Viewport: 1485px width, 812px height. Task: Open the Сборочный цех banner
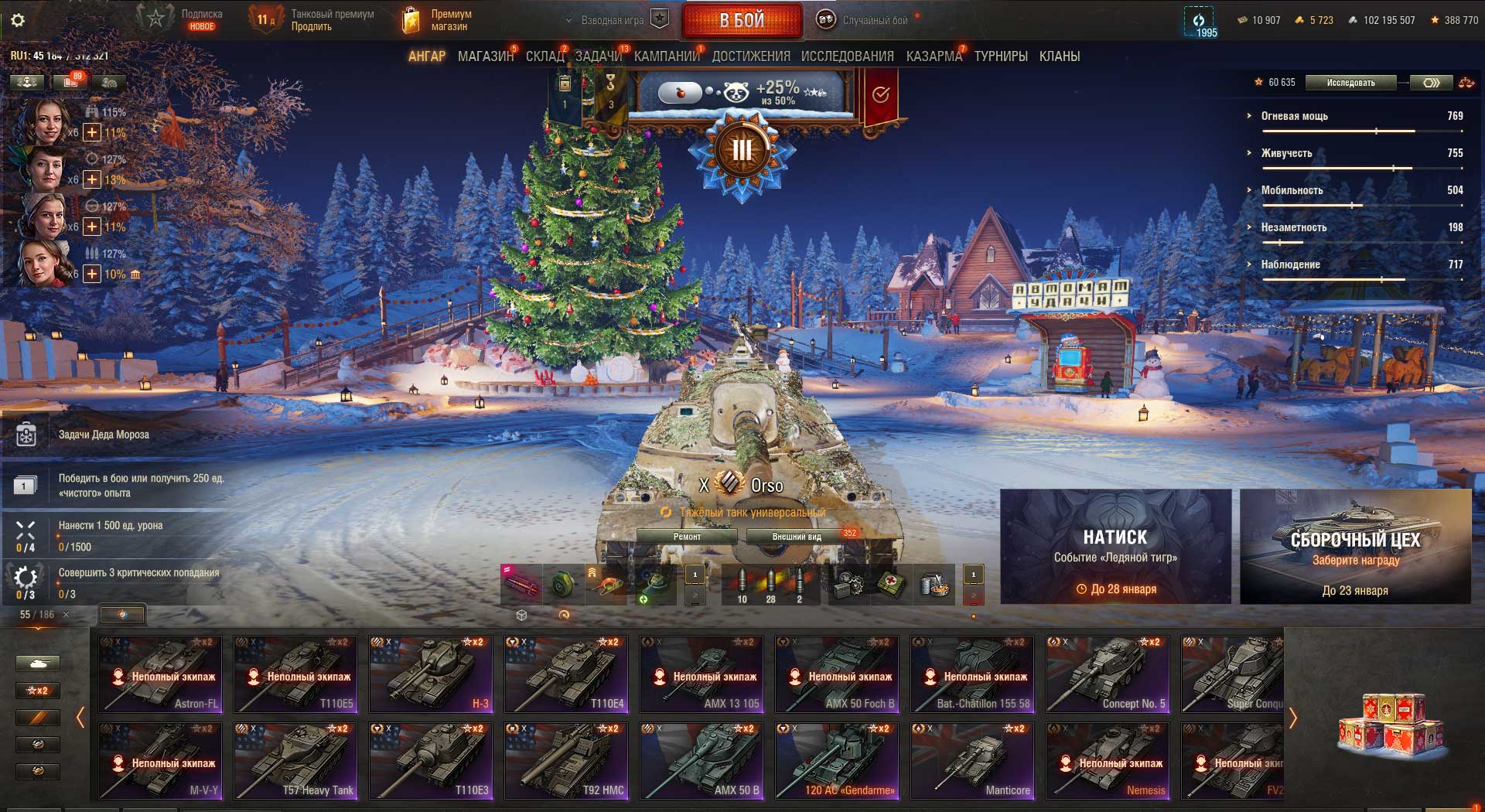pos(1355,547)
